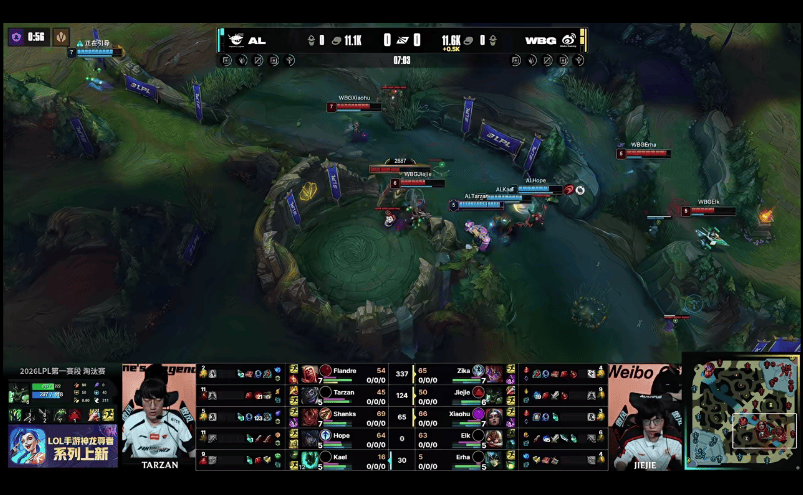Choose Jiejie's scoreboard entry
Screen dimensions: 803x495
click(462, 394)
